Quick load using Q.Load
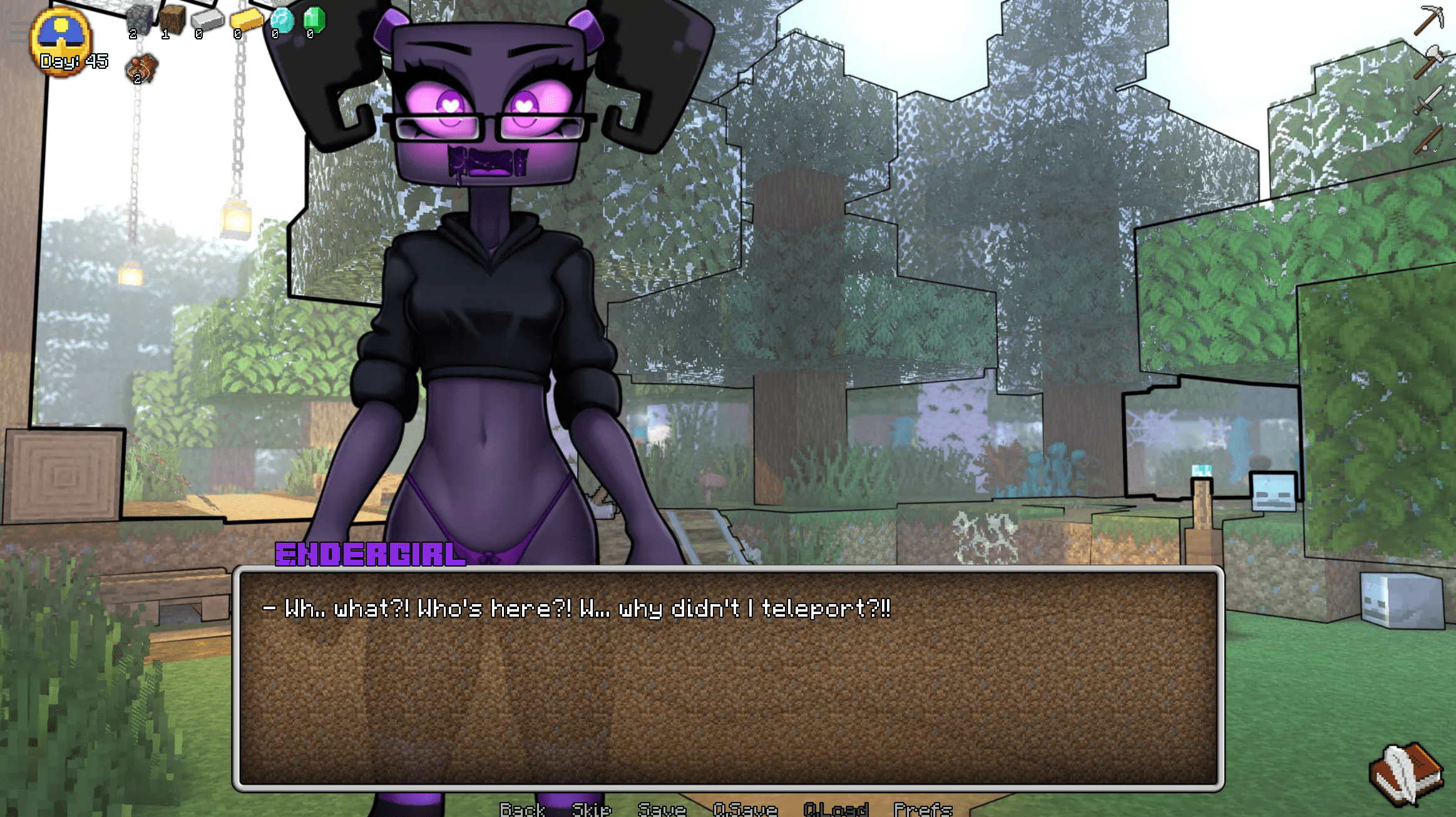 pos(836,809)
